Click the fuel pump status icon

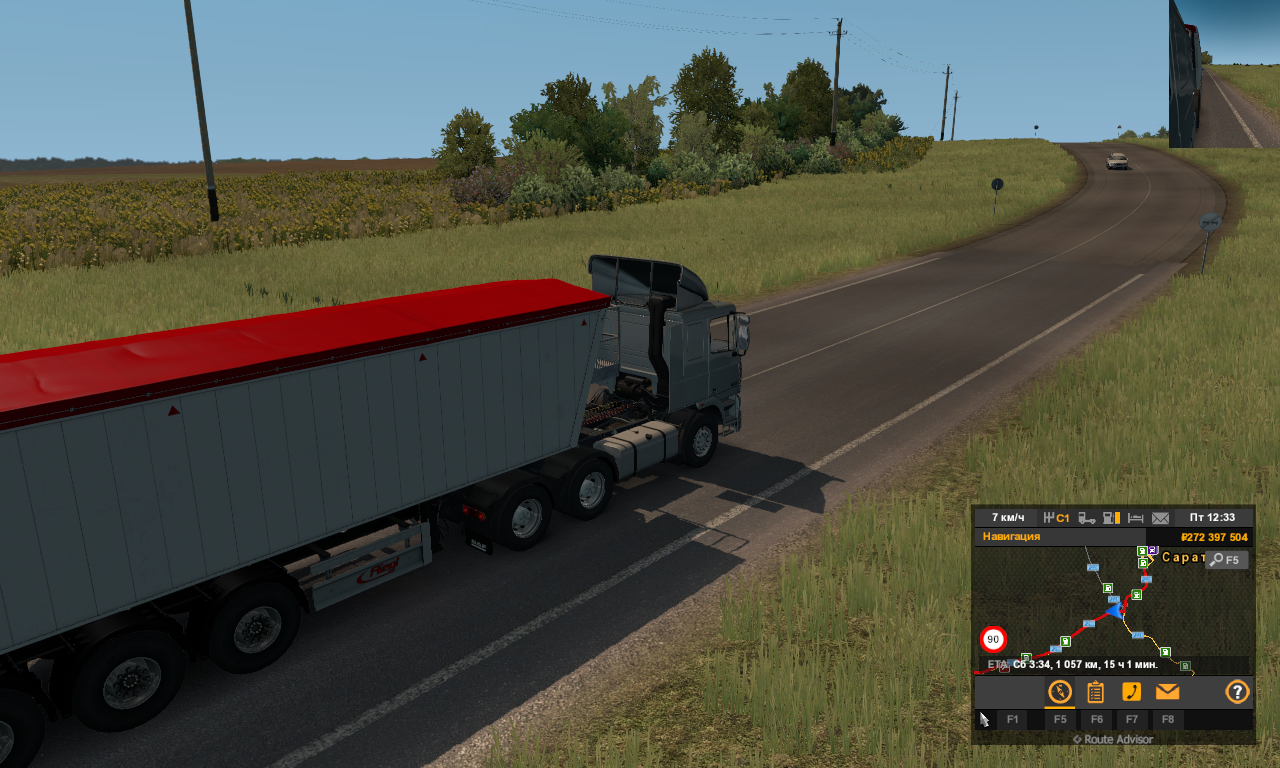pos(1110,518)
